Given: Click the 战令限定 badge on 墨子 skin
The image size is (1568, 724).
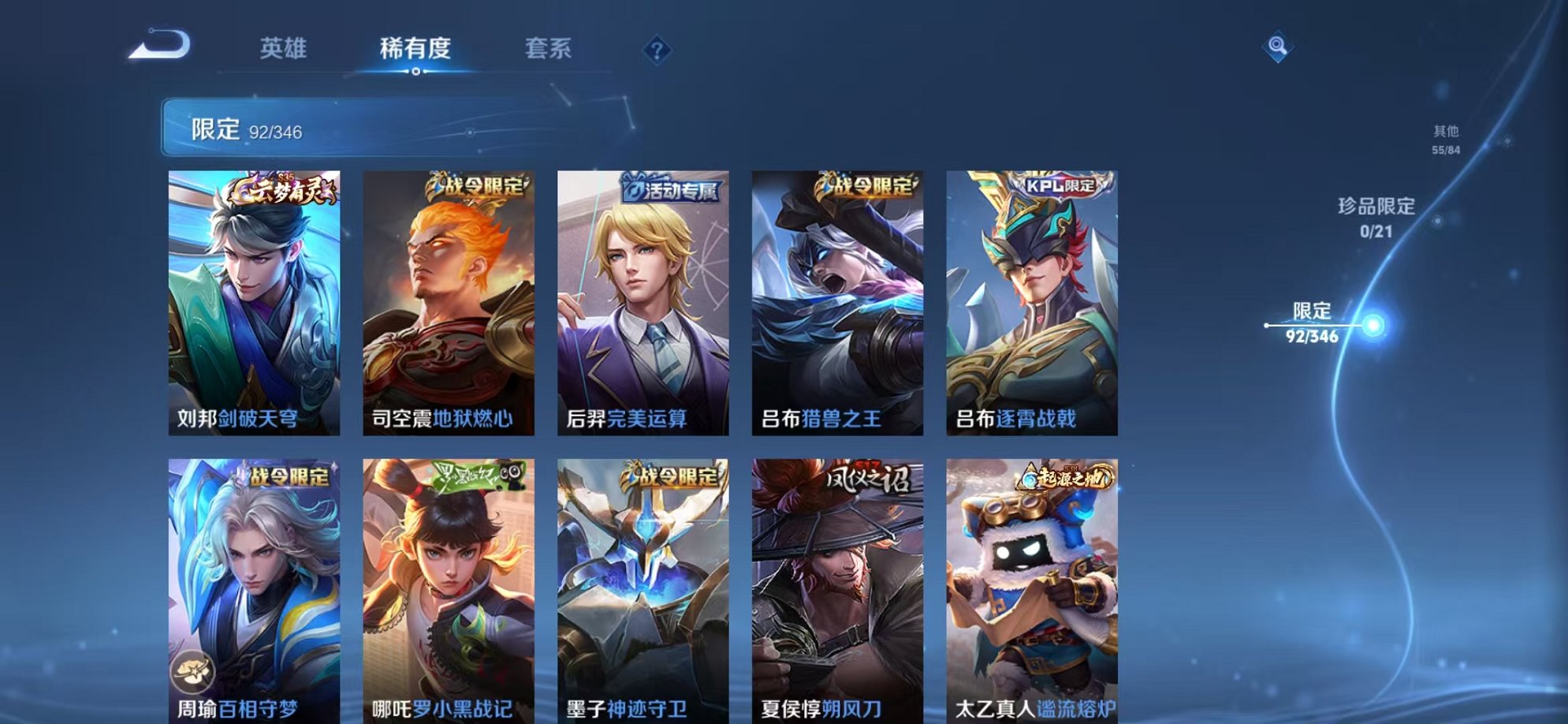Looking at the screenshot, I should tap(669, 475).
